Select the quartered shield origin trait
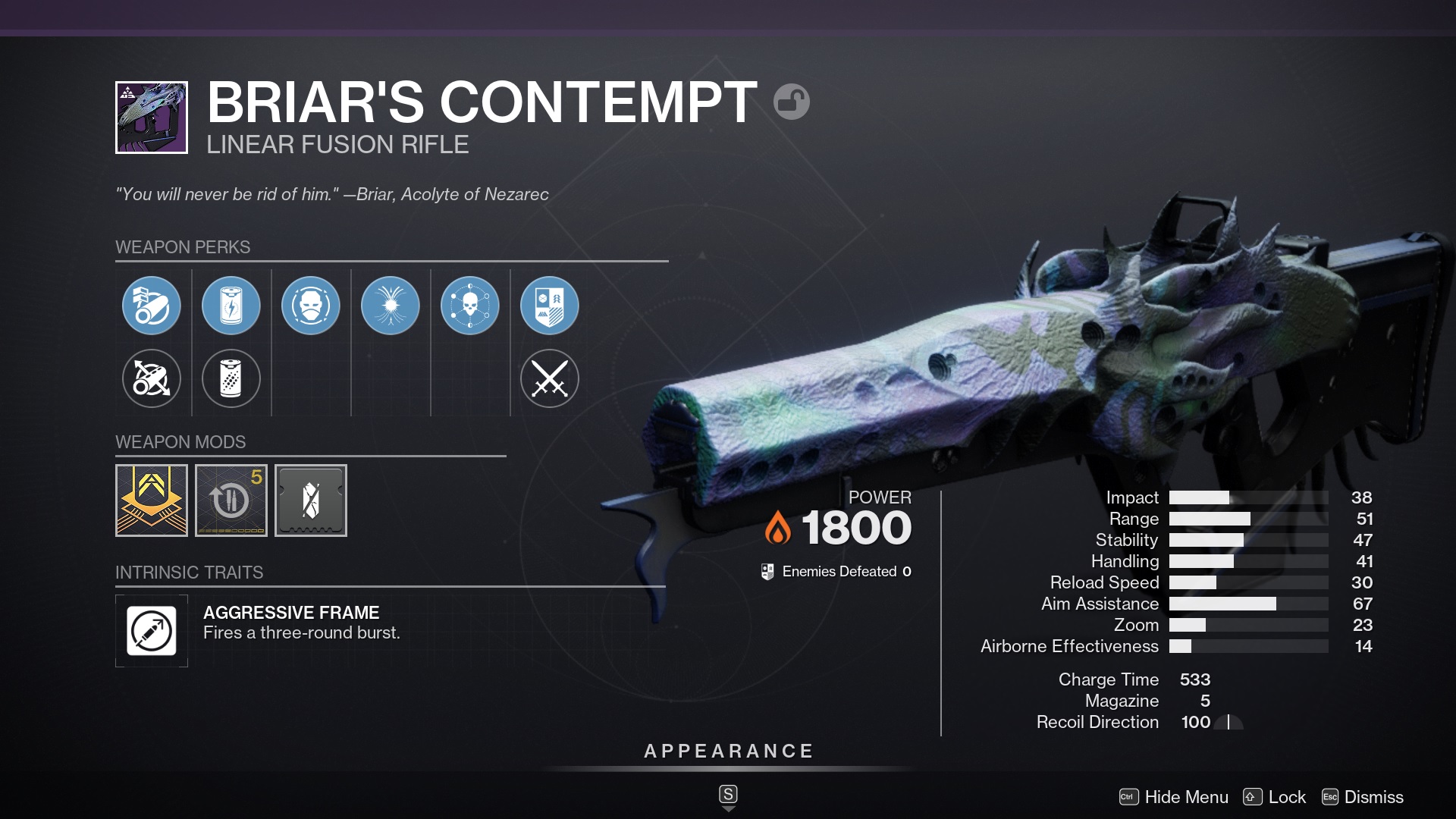 (x=550, y=306)
